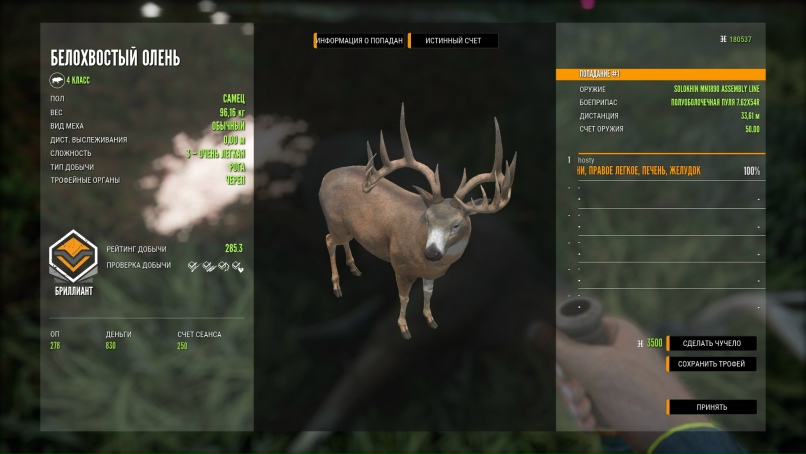The width and height of the screenshot is (806, 454).
Task: Select the Сохранить трофей button
Action: [712, 364]
